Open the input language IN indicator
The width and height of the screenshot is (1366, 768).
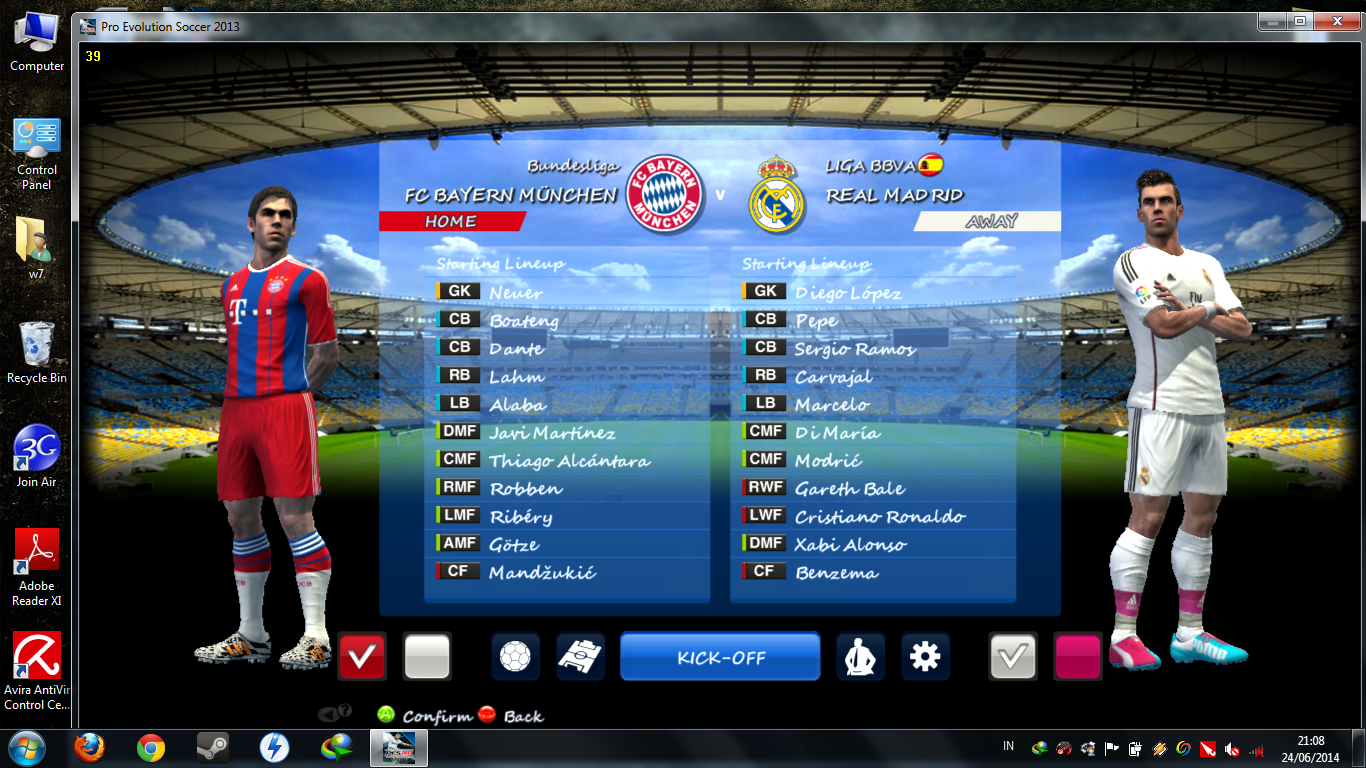click(1008, 748)
